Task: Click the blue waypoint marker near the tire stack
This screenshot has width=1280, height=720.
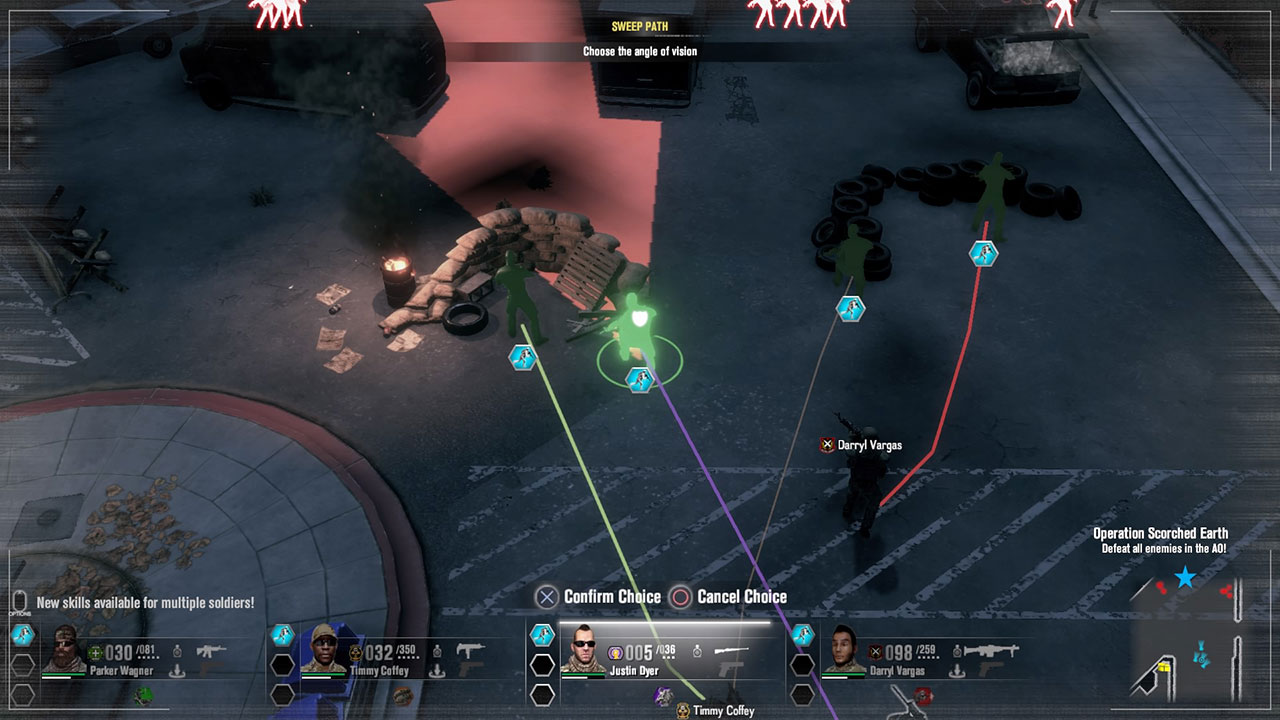Action: [981, 253]
